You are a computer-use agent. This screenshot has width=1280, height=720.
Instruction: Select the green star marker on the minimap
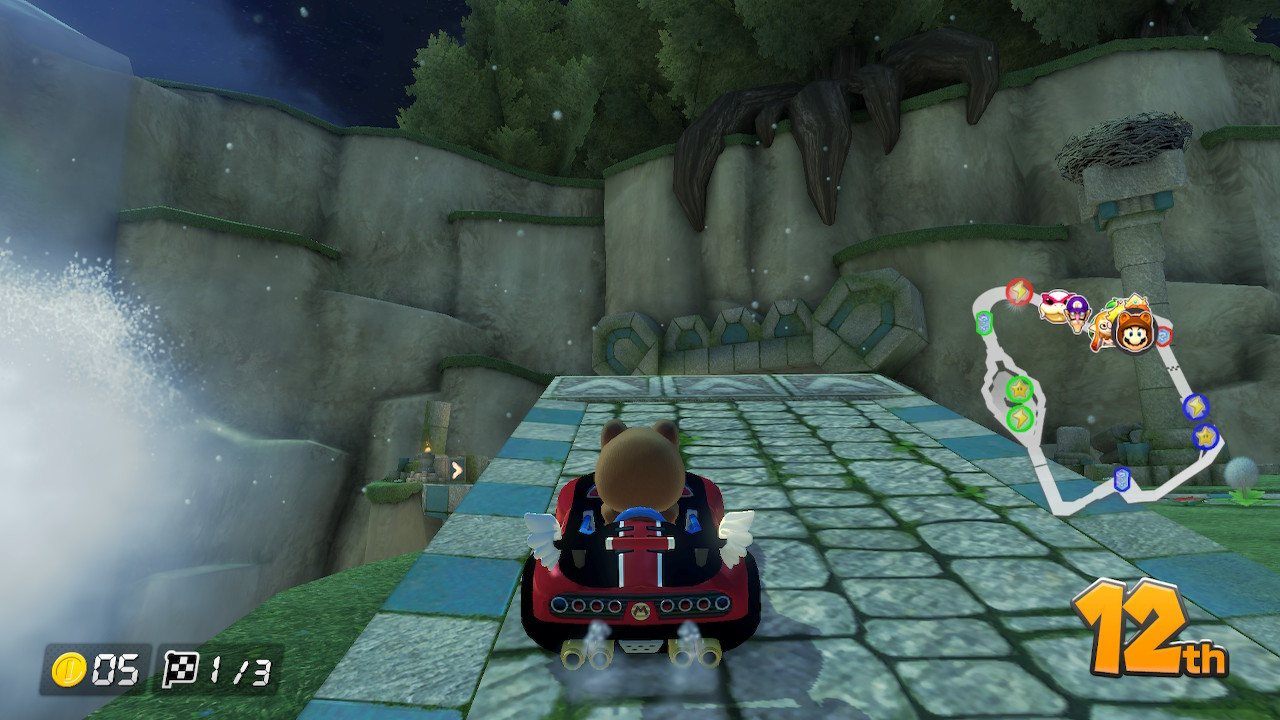(x=1017, y=388)
